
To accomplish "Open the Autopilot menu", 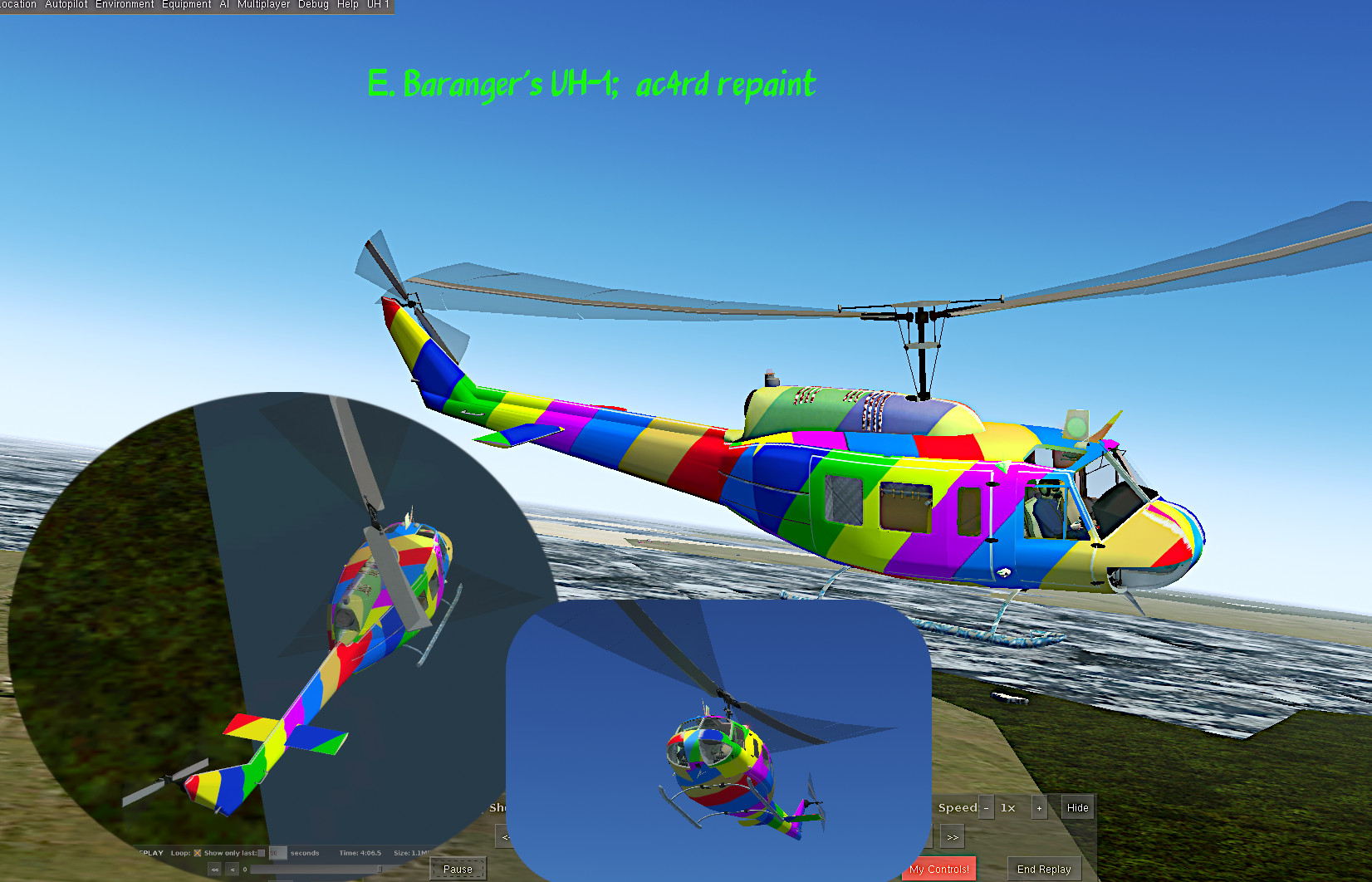I will point(65,4).
